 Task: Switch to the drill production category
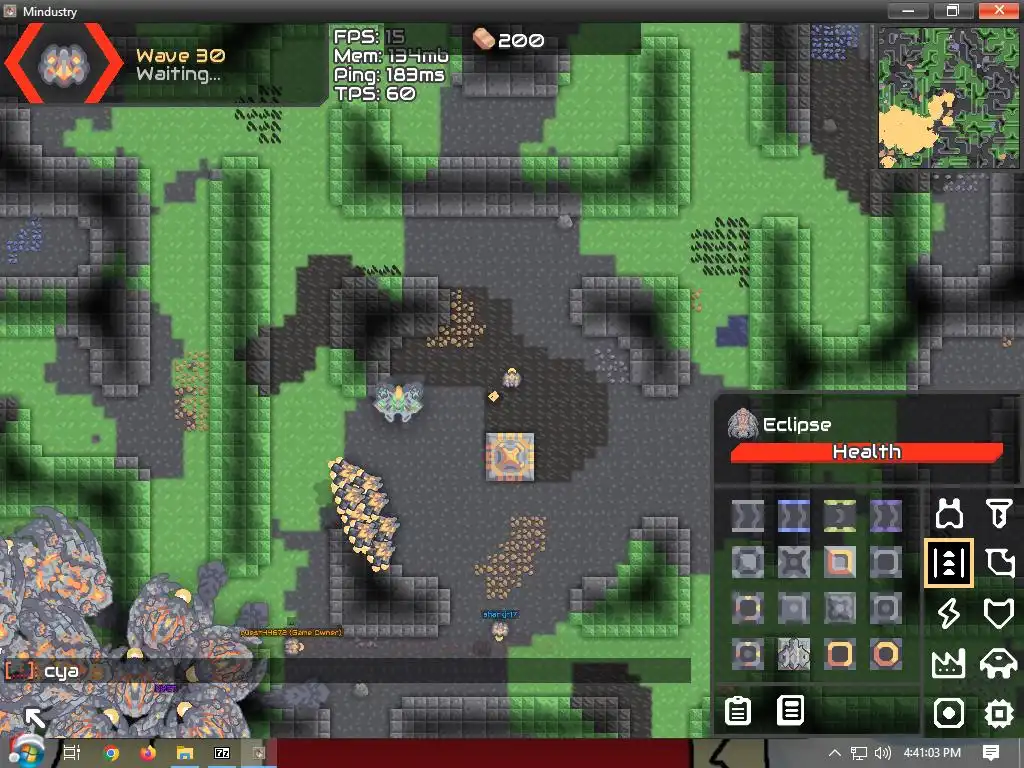pyautogui.click(x=999, y=514)
